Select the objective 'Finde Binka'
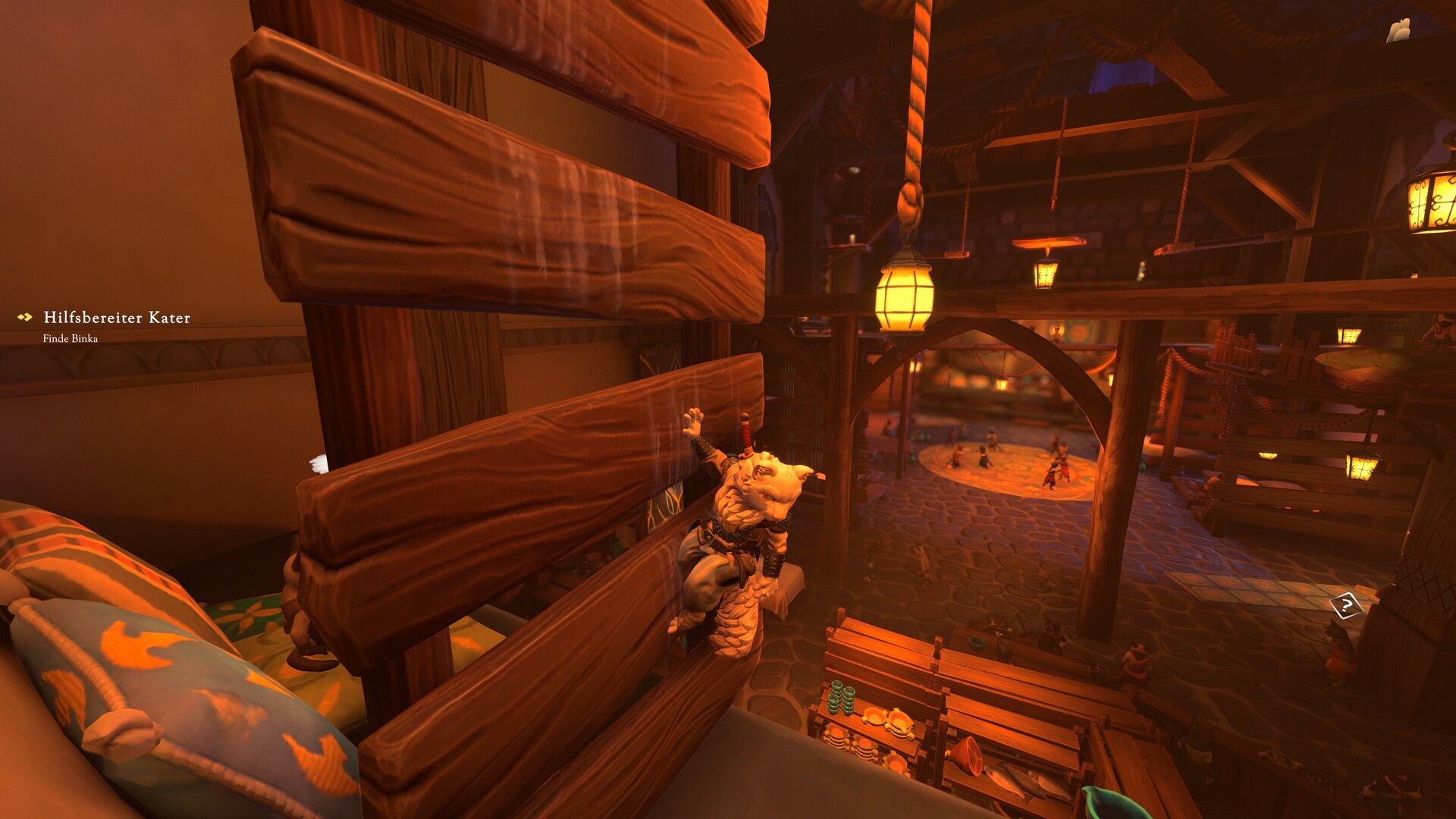1456x819 pixels. pyautogui.click(x=72, y=340)
